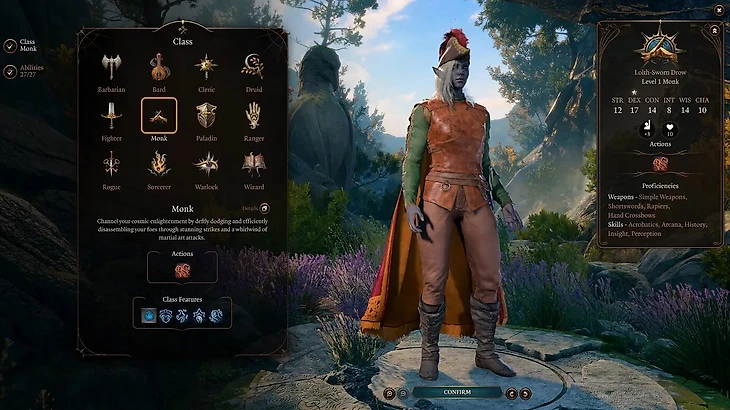Click the red Monk action icon under Actions
The height and width of the screenshot is (410, 730).
point(183,271)
